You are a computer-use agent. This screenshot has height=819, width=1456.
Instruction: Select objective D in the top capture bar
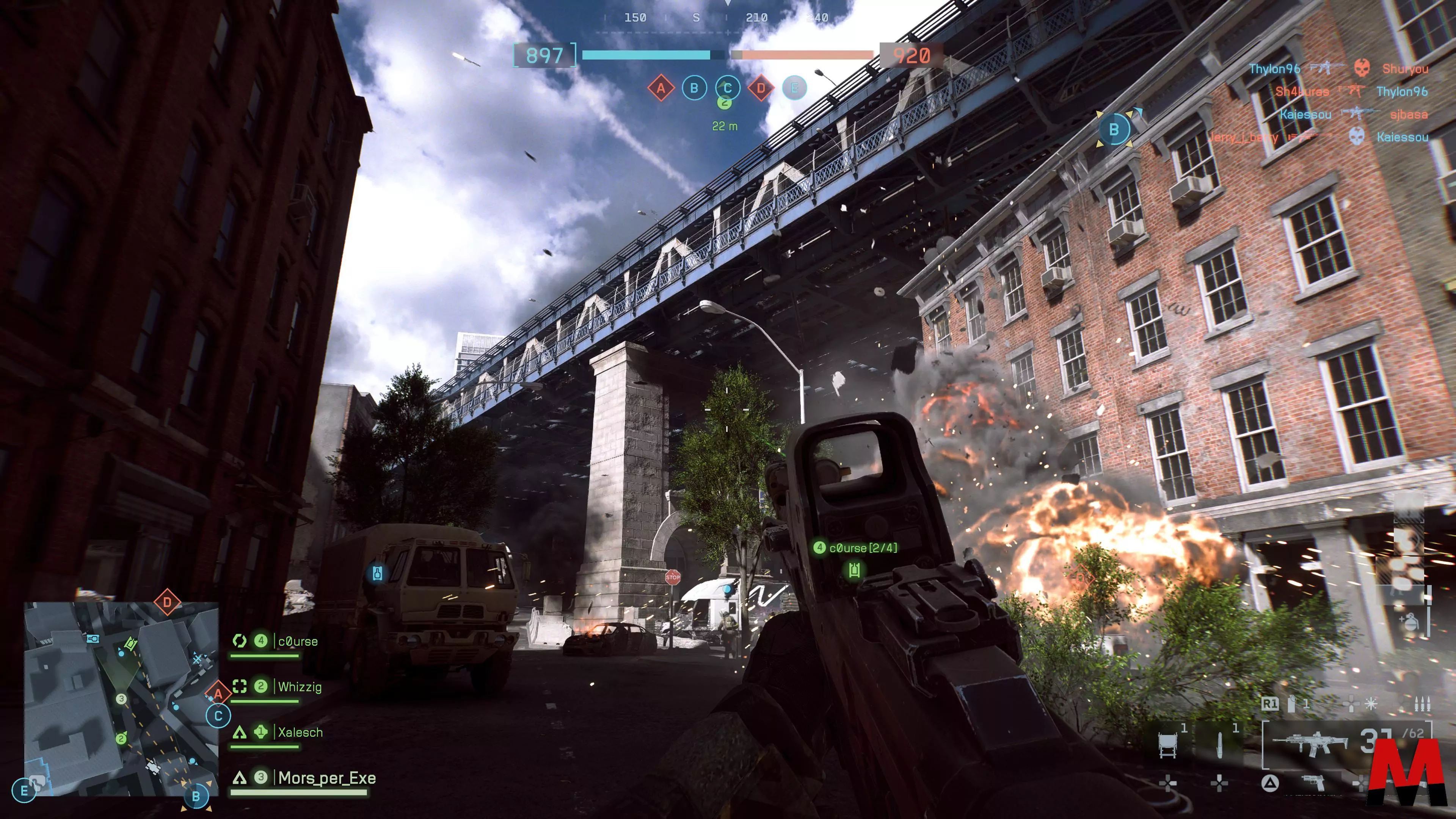coord(761,88)
